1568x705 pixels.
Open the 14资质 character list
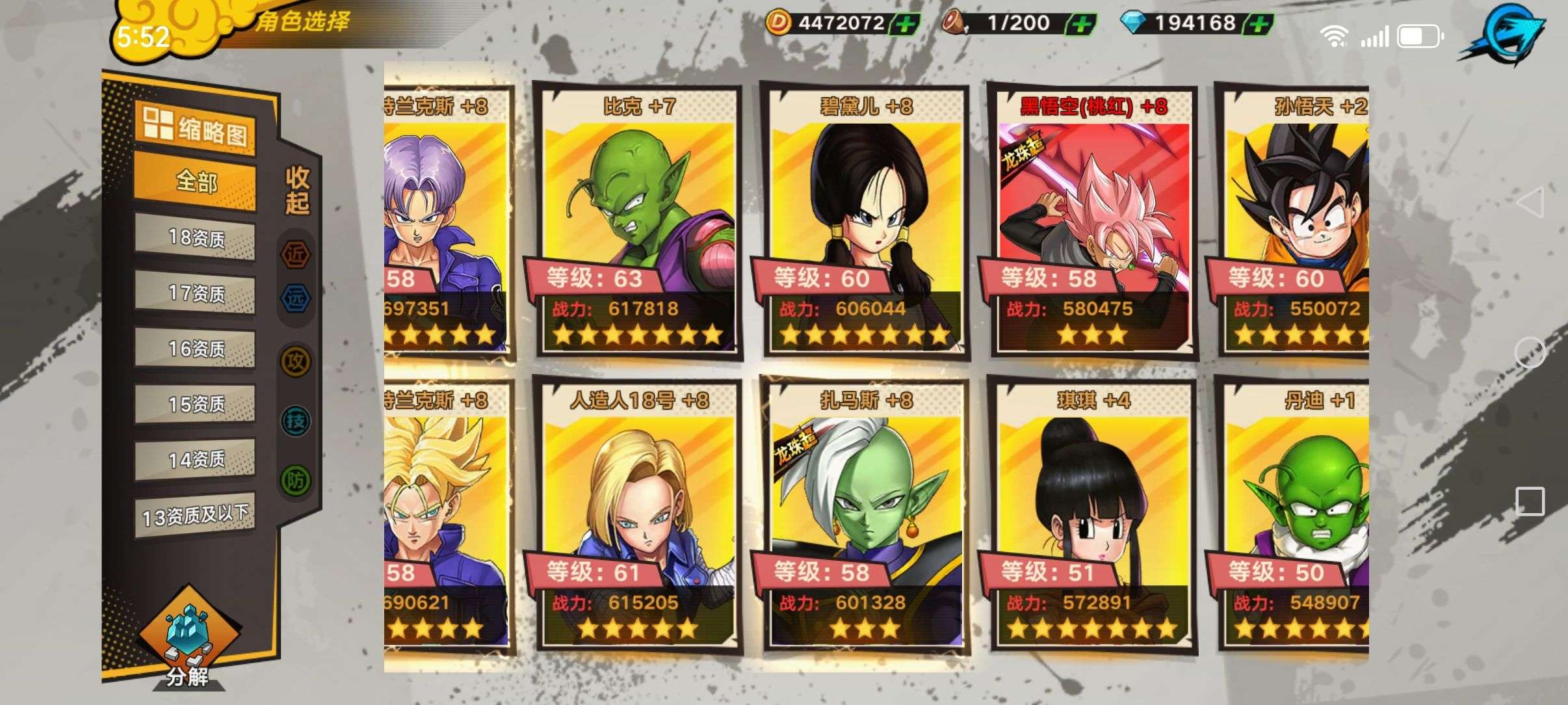195,460
